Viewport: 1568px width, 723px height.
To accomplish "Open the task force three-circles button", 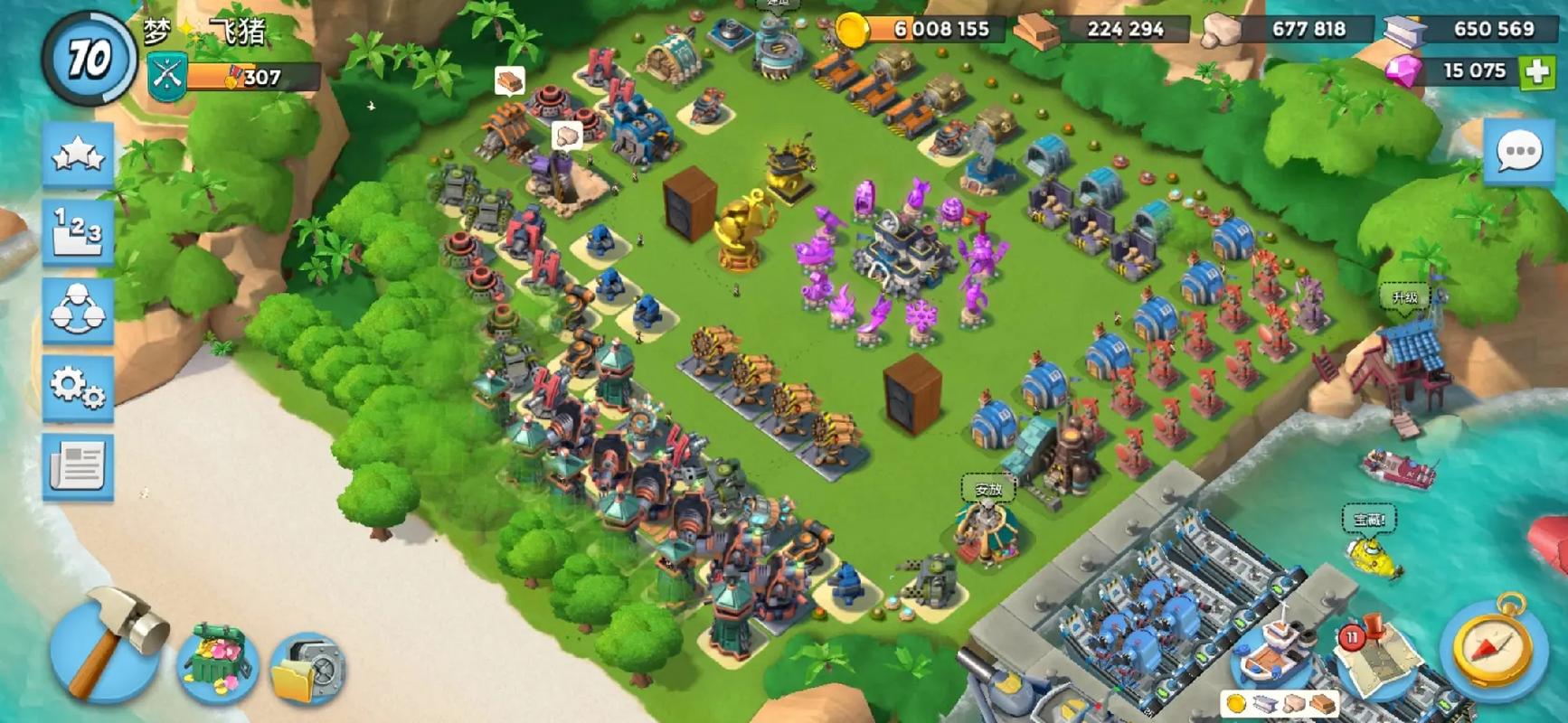I will [x=78, y=310].
